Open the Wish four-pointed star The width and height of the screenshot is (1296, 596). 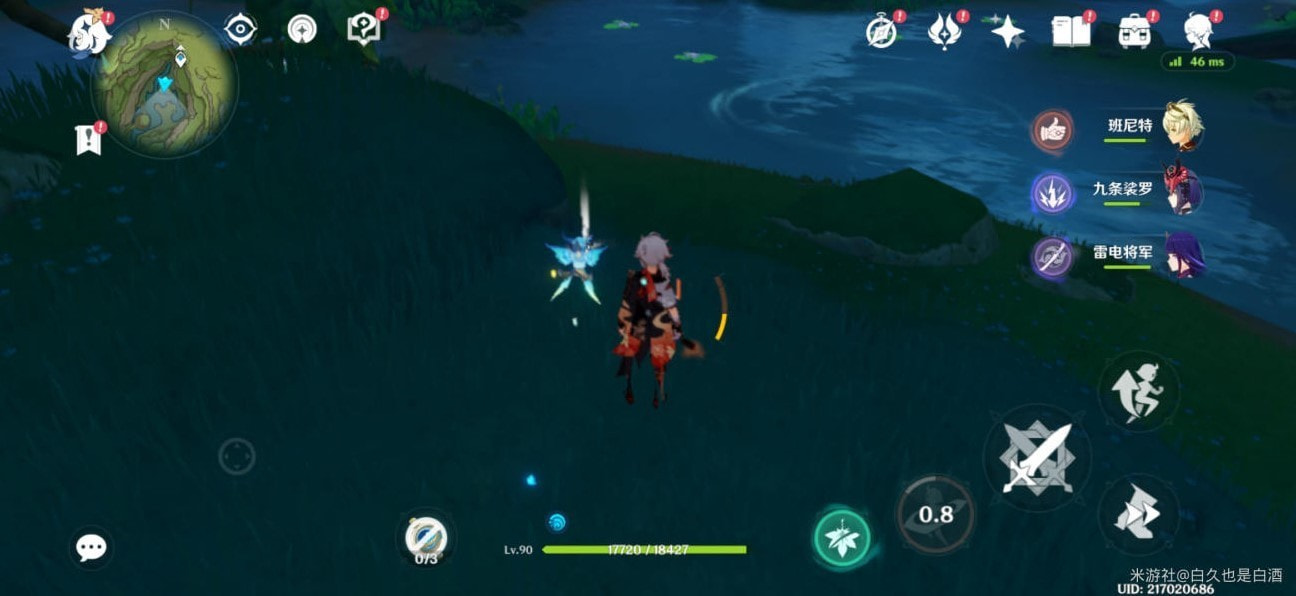(x=1007, y=32)
